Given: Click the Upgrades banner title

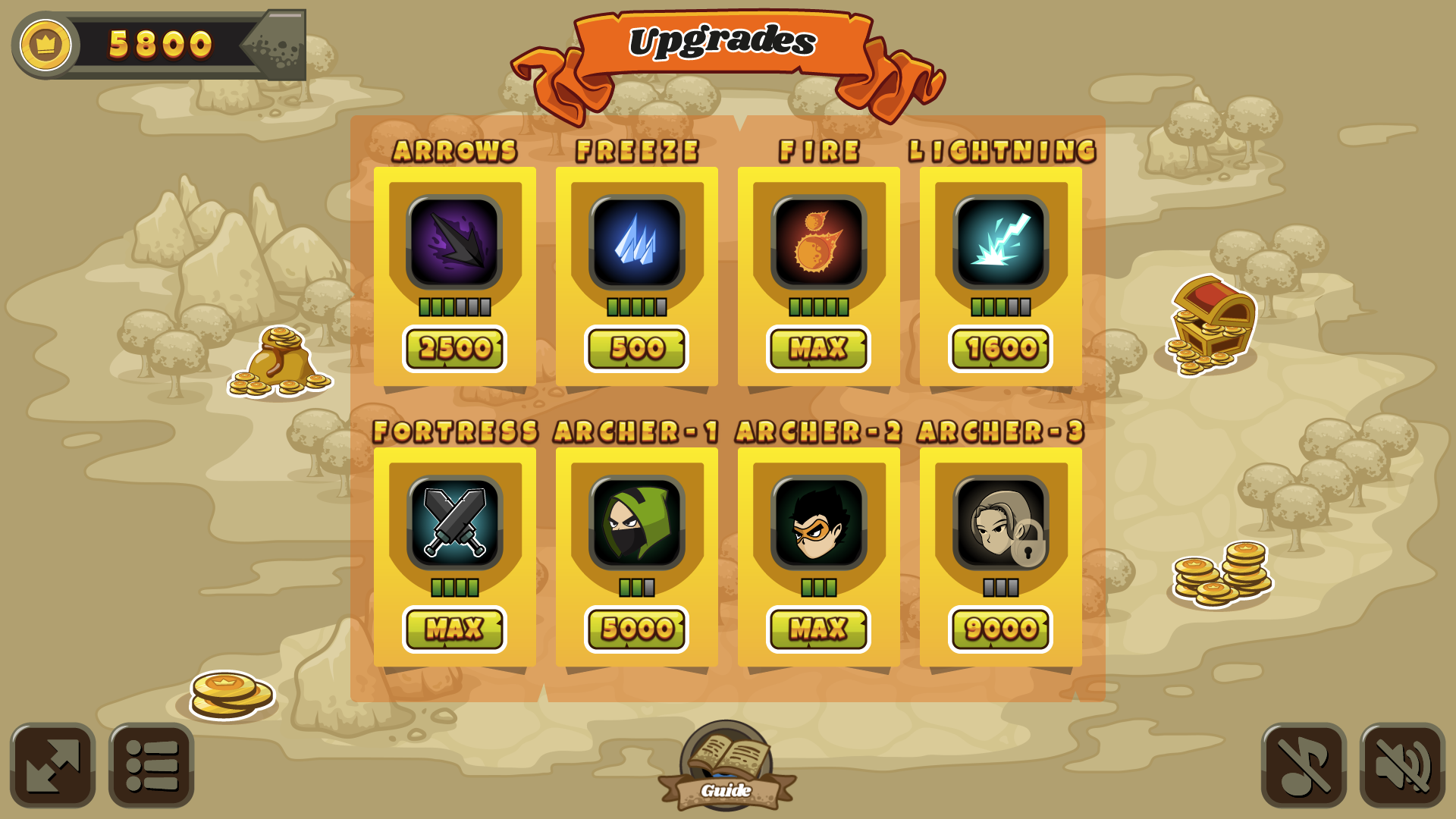Looking at the screenshot, I should (726, 43).
